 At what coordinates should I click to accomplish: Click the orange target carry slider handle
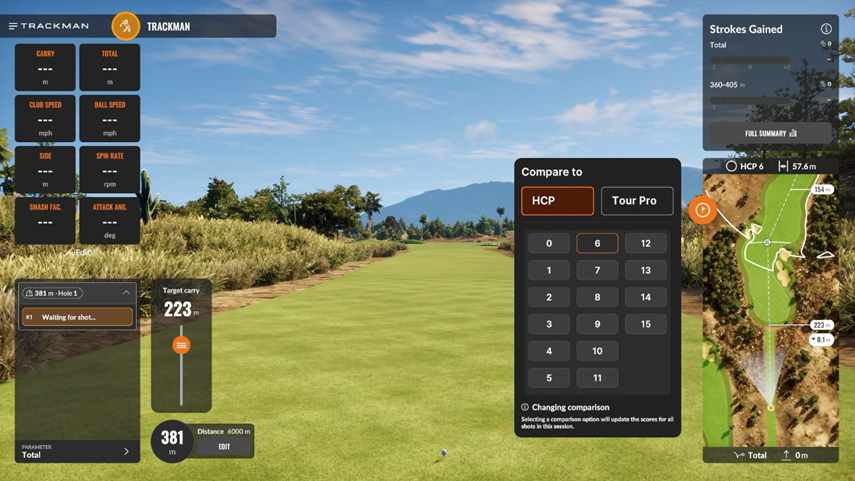[x=181, y=345]
